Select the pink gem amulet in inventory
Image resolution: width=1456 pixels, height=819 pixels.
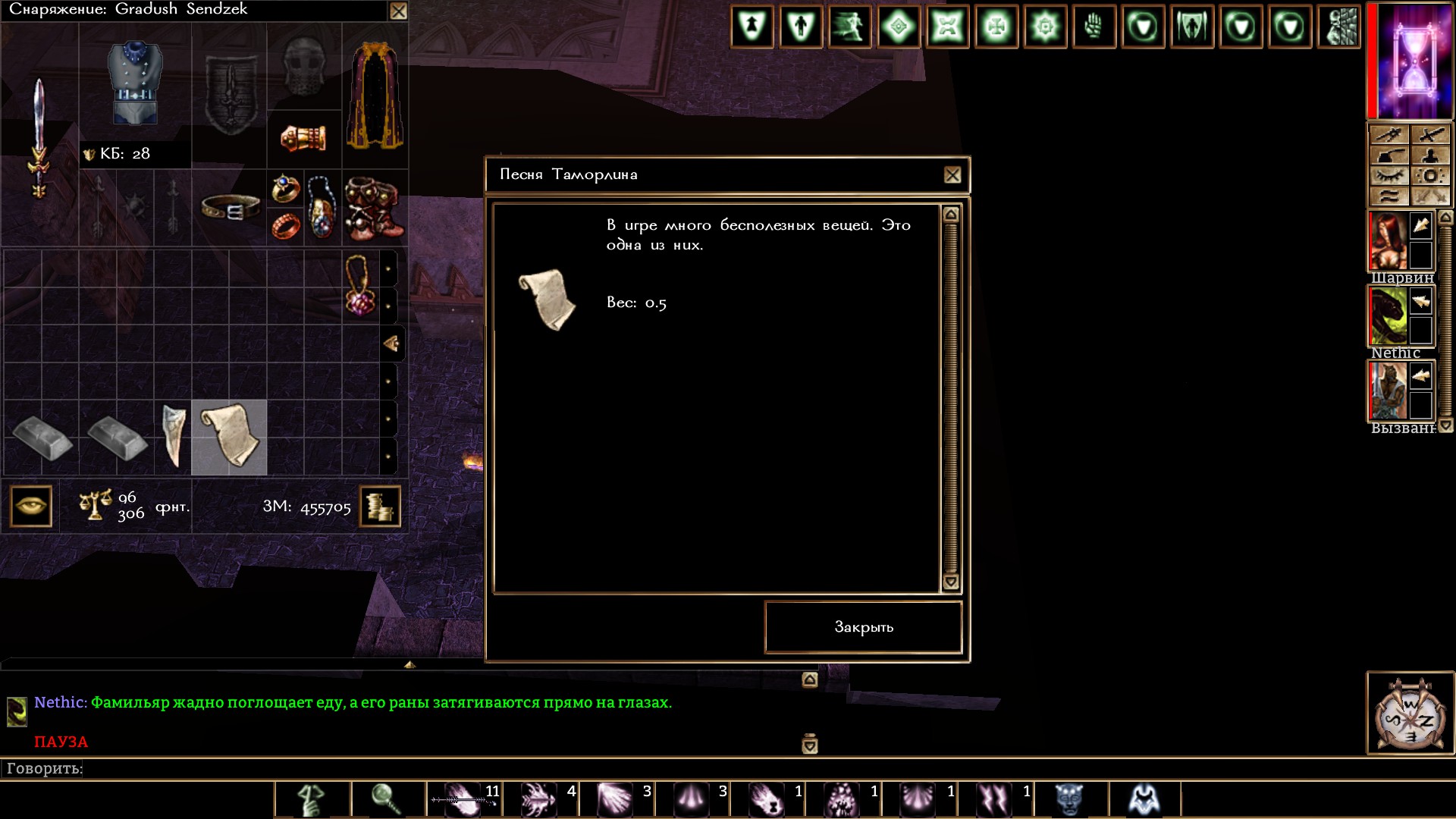coord(360,287)
